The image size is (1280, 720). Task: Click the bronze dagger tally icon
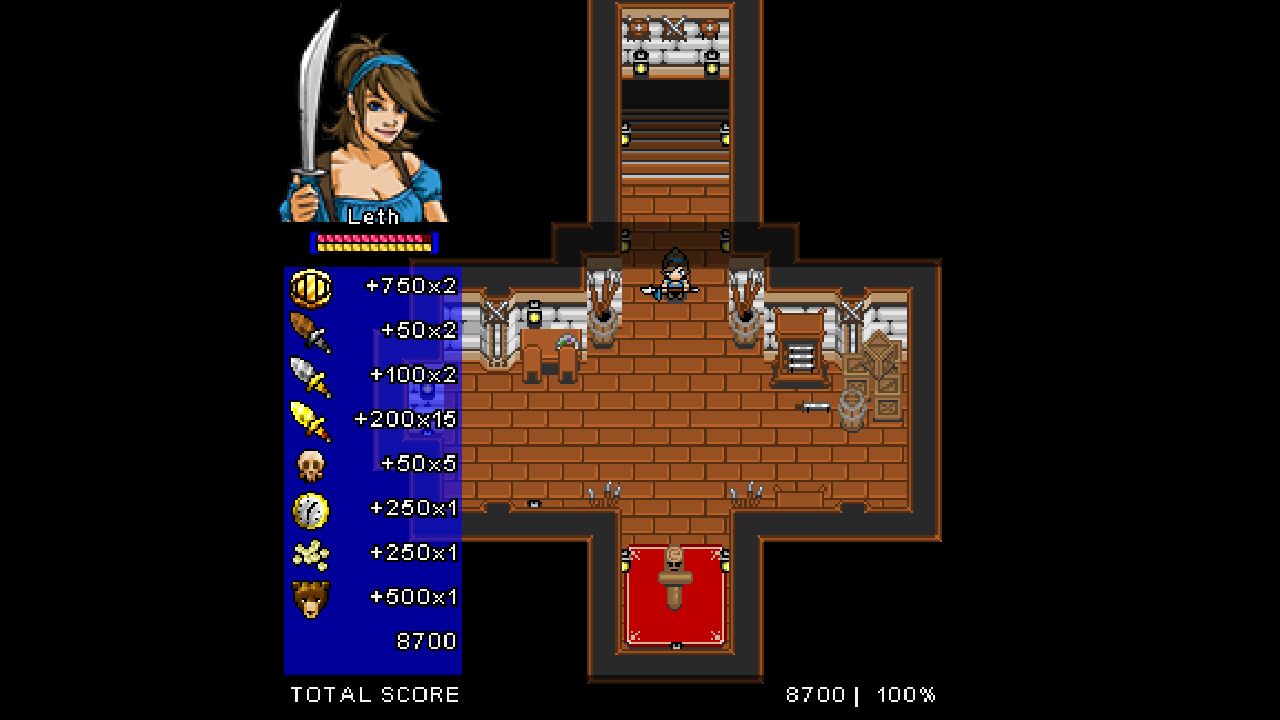310,330
